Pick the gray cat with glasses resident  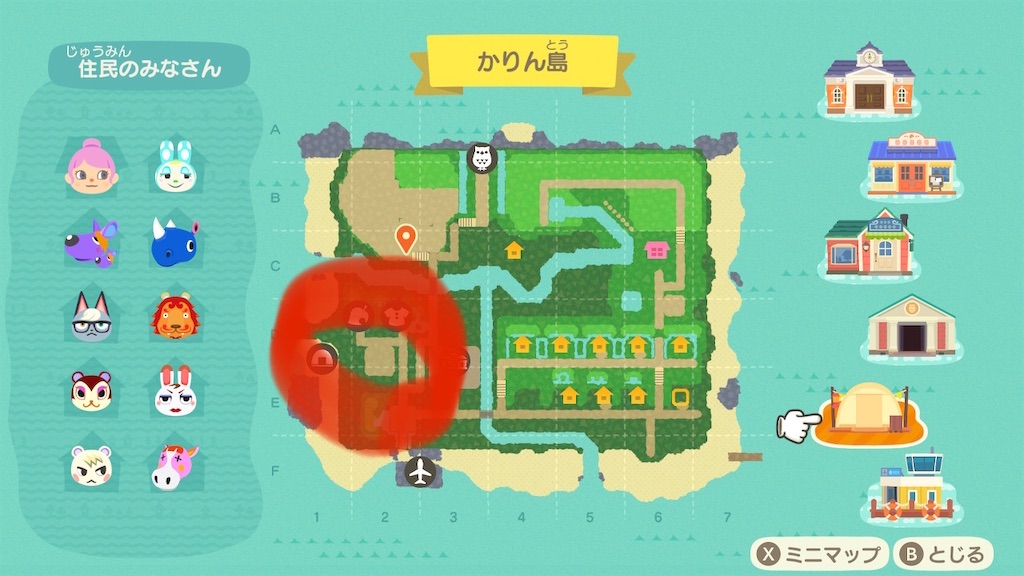pos(91,318)
